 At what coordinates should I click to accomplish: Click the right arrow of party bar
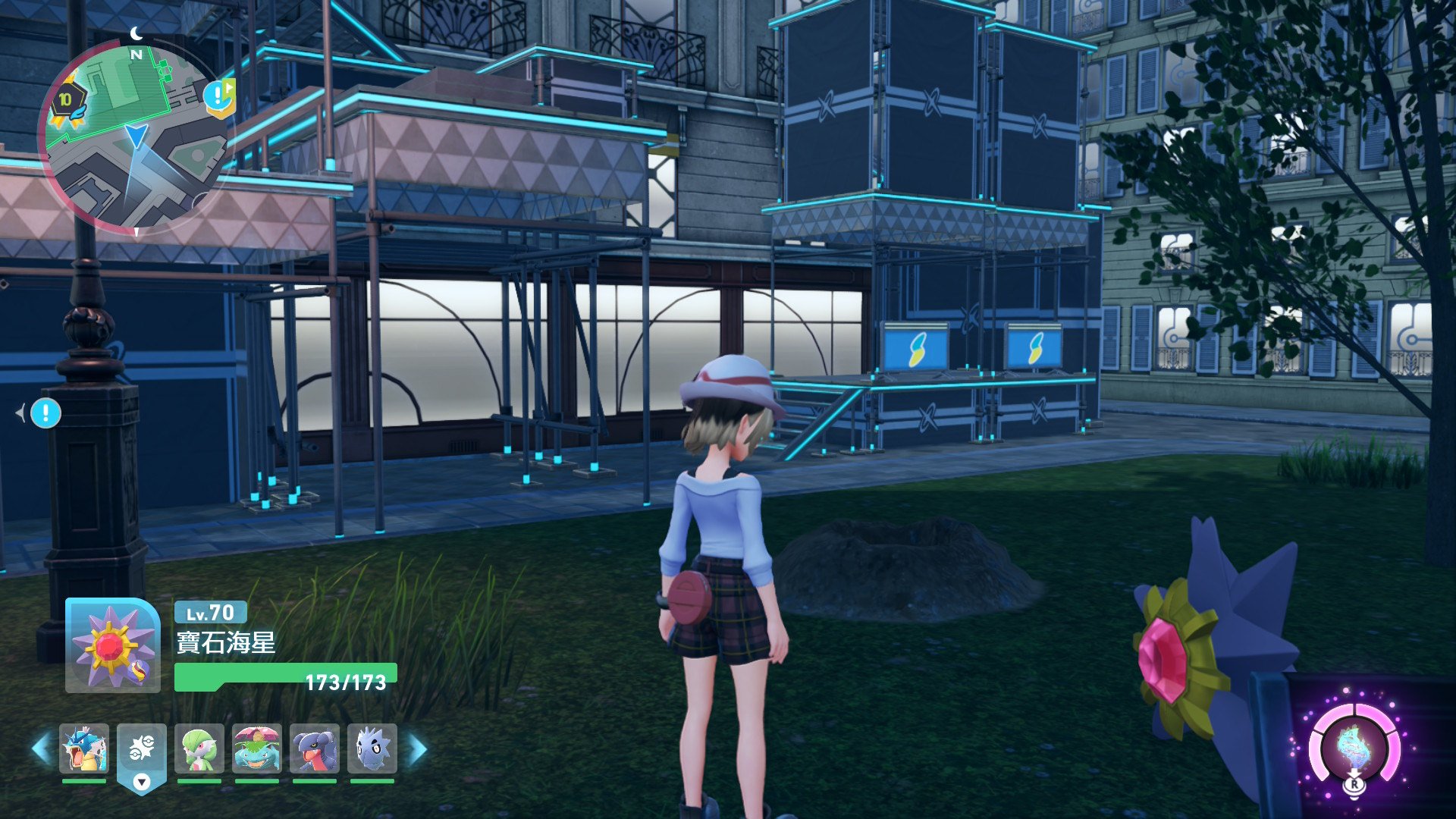[418, 749]
